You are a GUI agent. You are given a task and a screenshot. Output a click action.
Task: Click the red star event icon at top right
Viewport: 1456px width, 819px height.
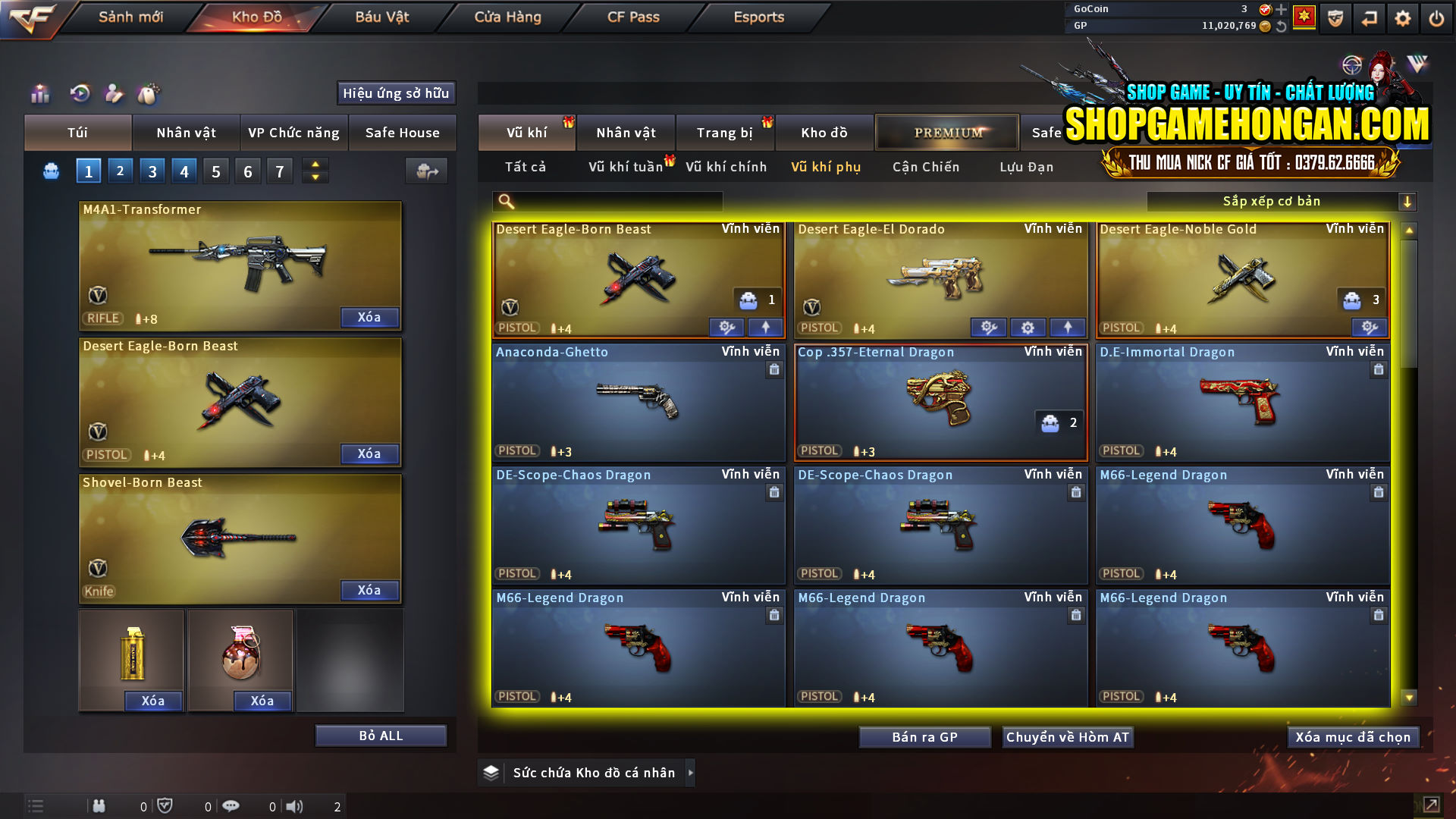[x=1305, y=17]
